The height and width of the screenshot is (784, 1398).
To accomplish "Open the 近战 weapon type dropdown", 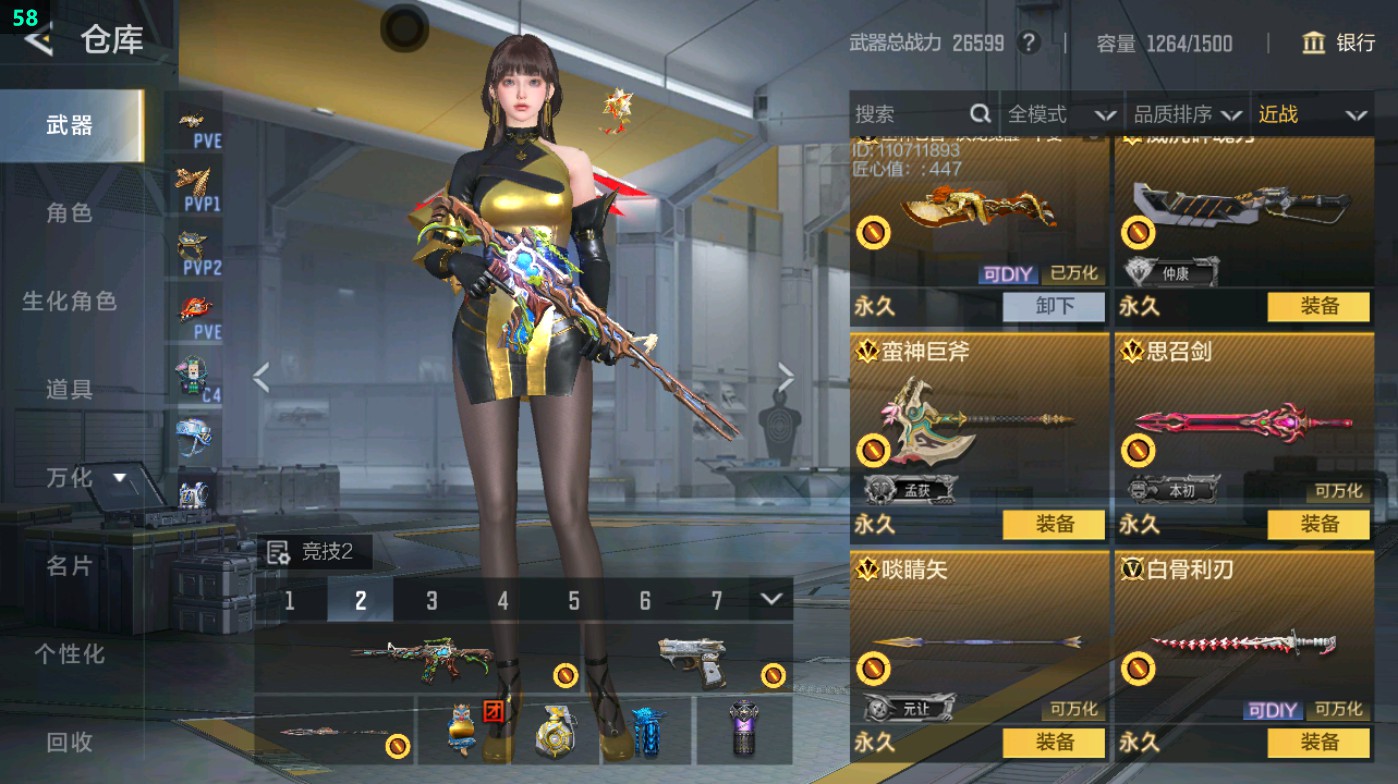I will 1311,114.
